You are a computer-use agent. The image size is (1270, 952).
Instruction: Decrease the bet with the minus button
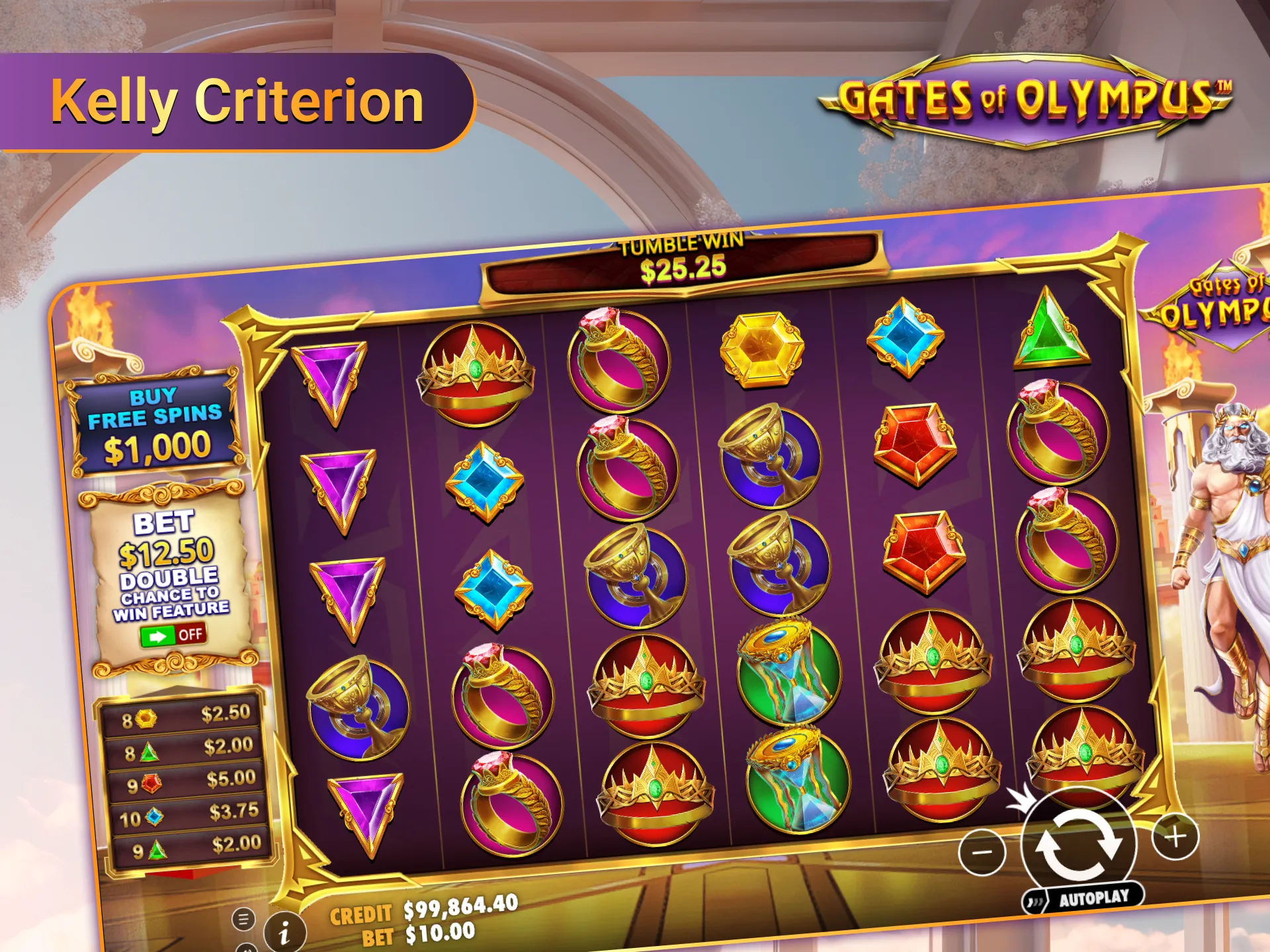982,852
